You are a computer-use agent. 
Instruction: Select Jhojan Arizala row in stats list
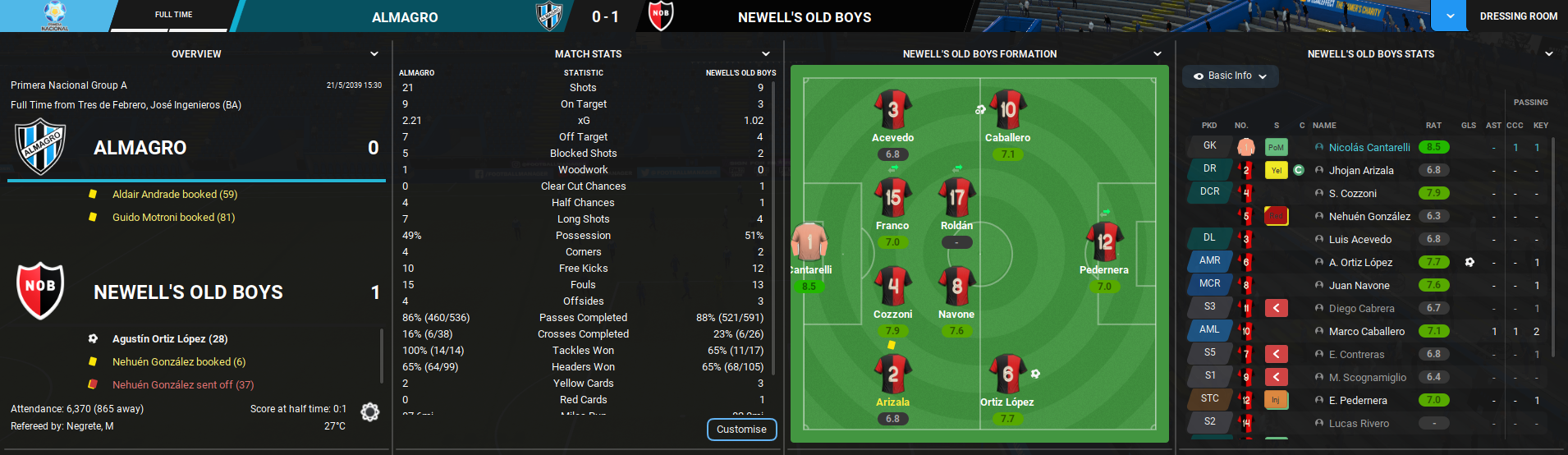point(1361,171)
